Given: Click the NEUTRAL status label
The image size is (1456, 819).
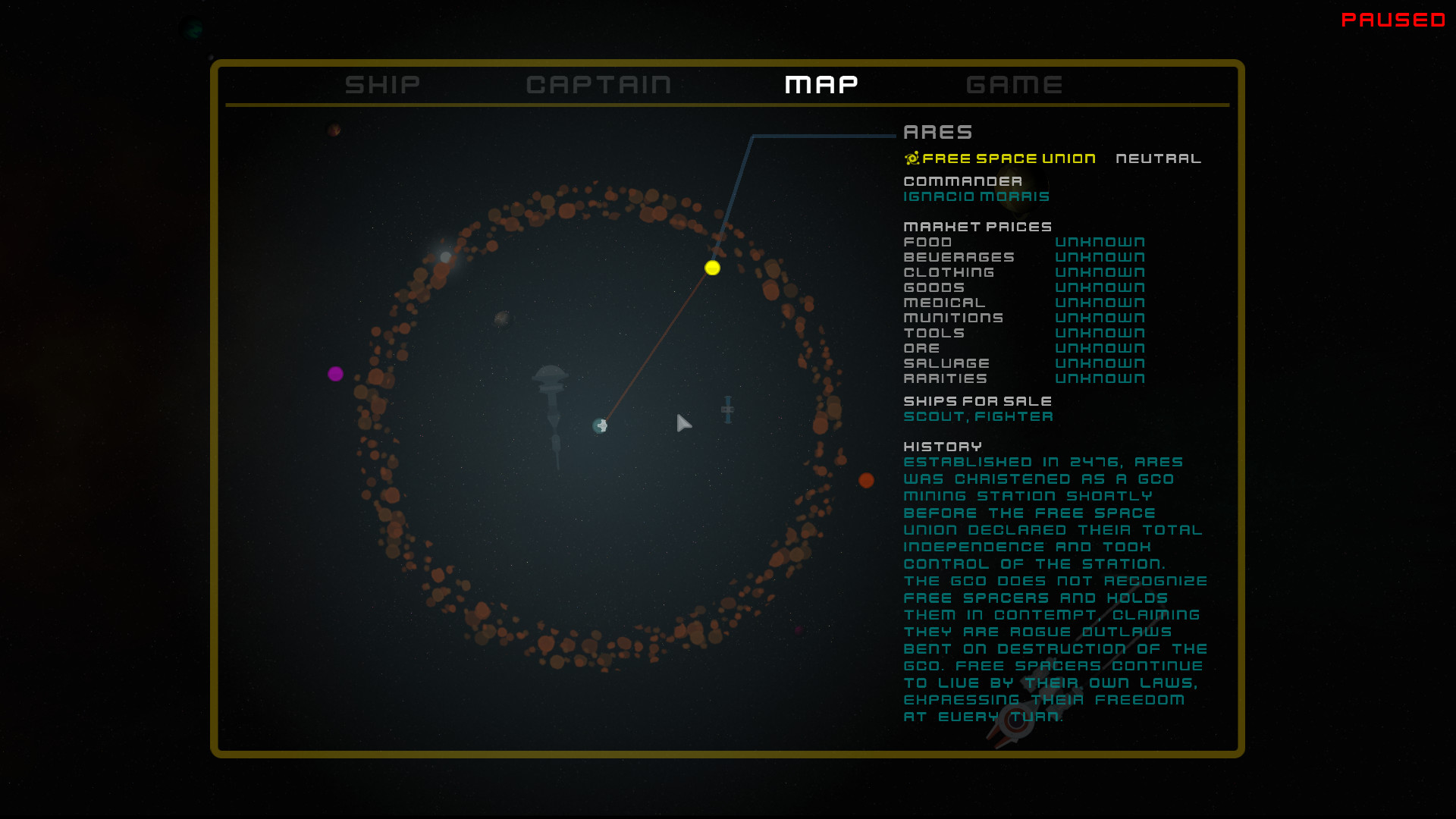Looking at the screenshot, I should (x=1158, y=158).
